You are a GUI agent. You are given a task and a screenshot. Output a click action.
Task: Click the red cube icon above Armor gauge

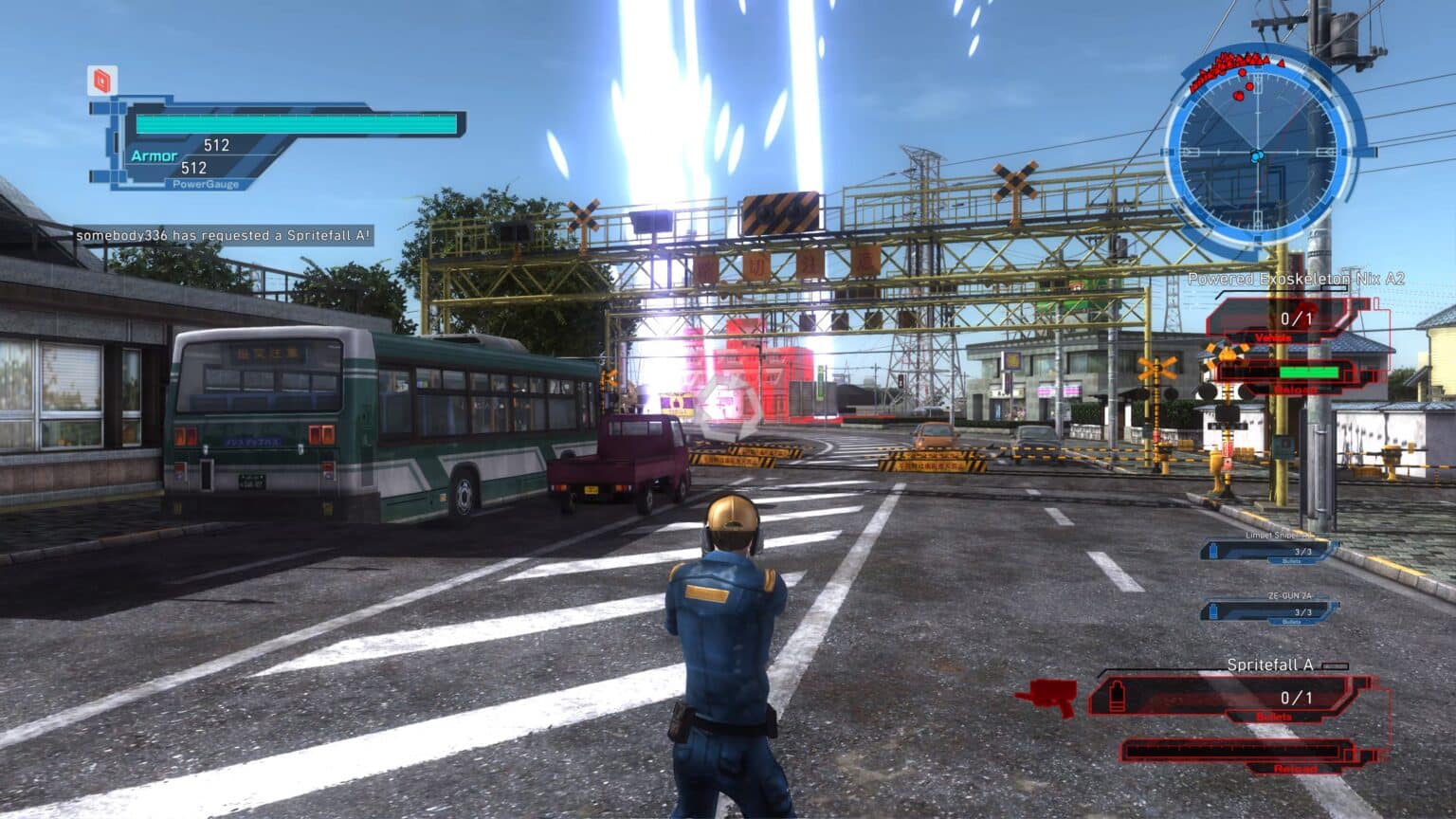(x=102, y=81)
